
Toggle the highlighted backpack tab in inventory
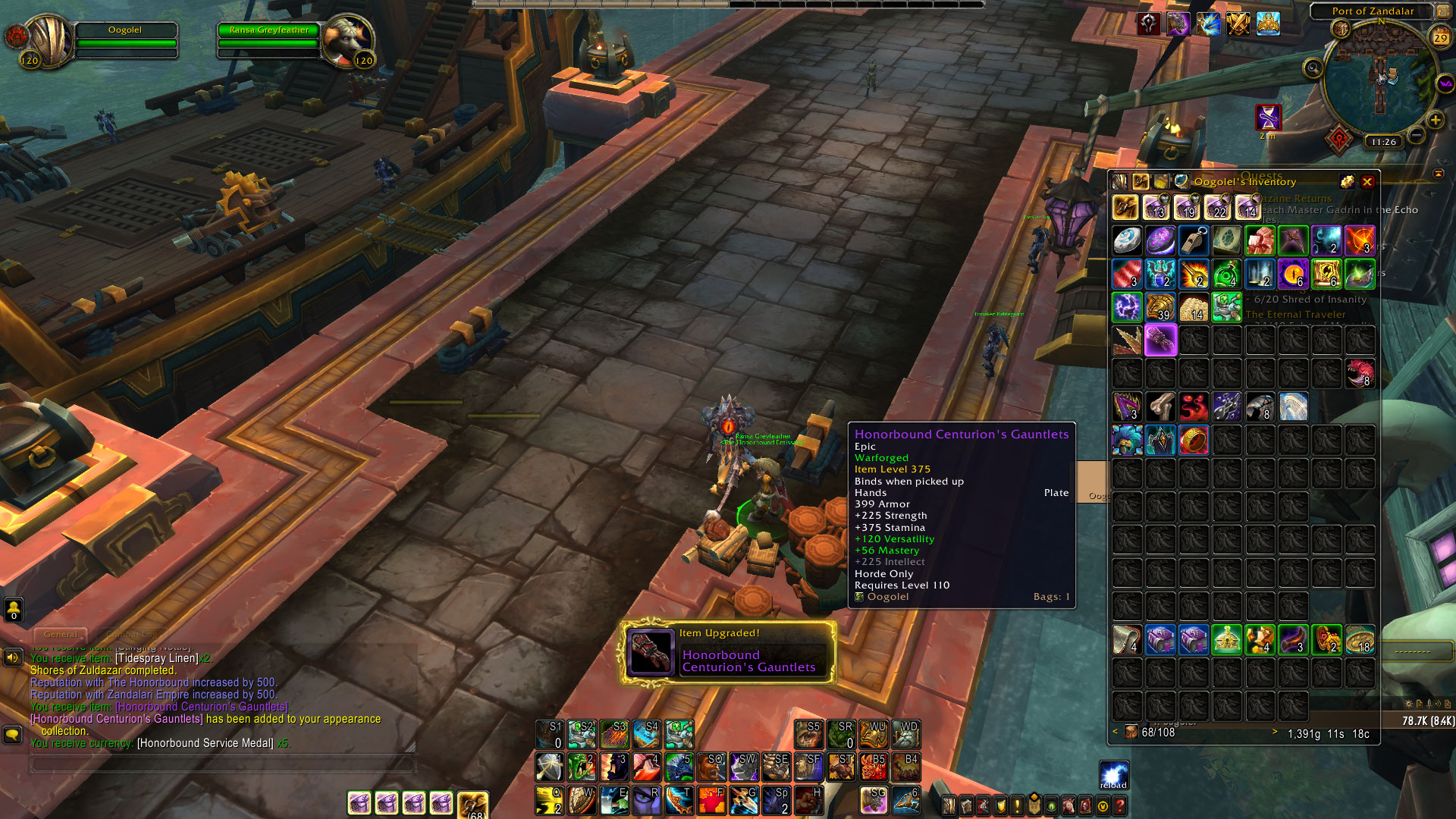coord(1141,181)
